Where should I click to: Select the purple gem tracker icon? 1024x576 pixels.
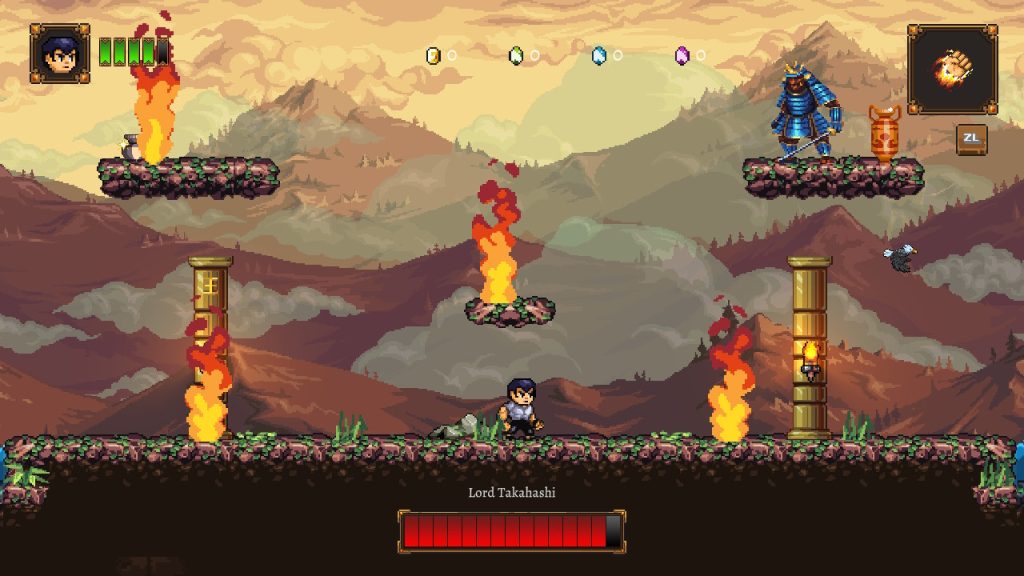pyautogui.click(x=682, y=55)
